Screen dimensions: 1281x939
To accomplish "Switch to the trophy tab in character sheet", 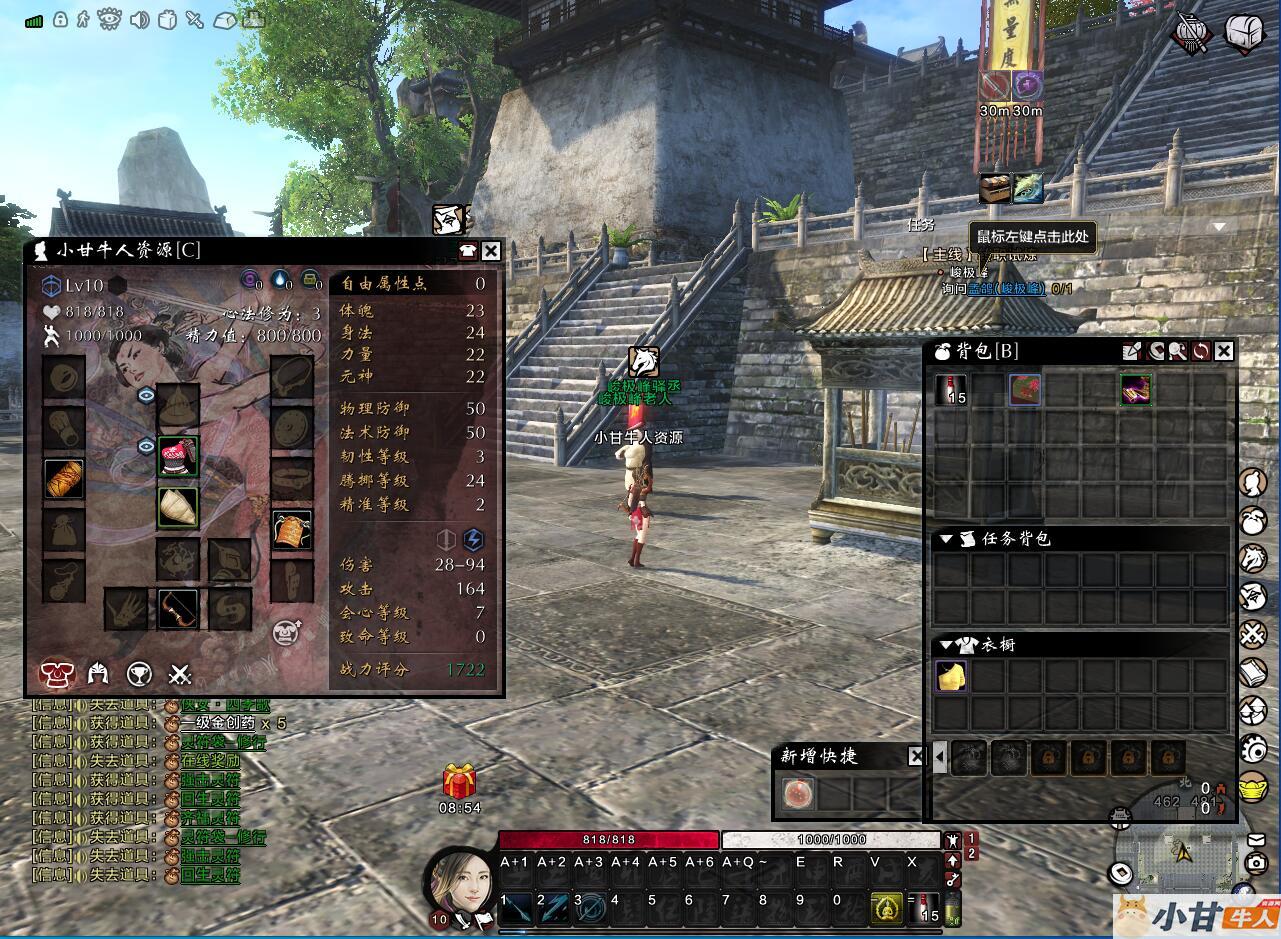I will pos(139,674).
